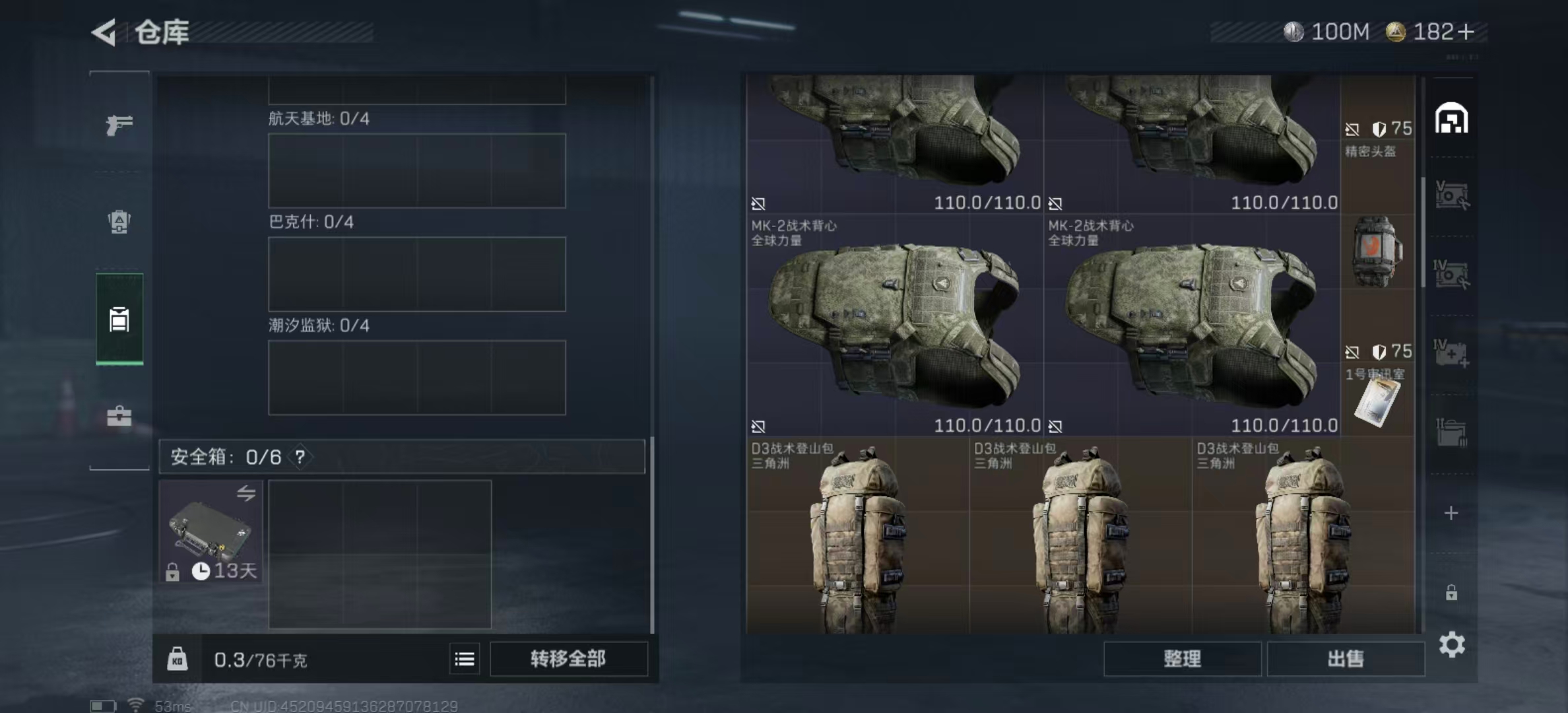1568x713 pixels.
Task: Go back from the 仓库 warehouse screen
Action: coord(104,32)
